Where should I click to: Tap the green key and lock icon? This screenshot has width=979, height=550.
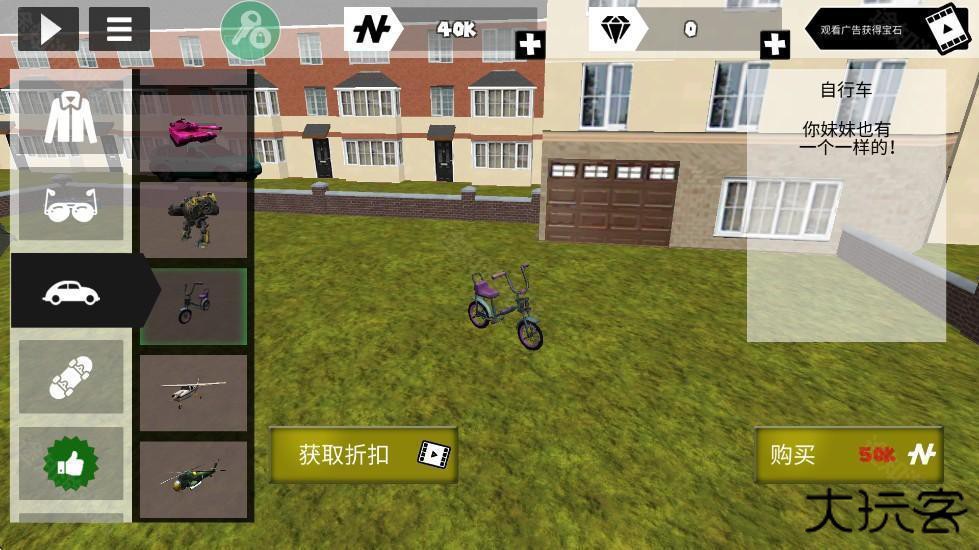click(x=250, y=30)
